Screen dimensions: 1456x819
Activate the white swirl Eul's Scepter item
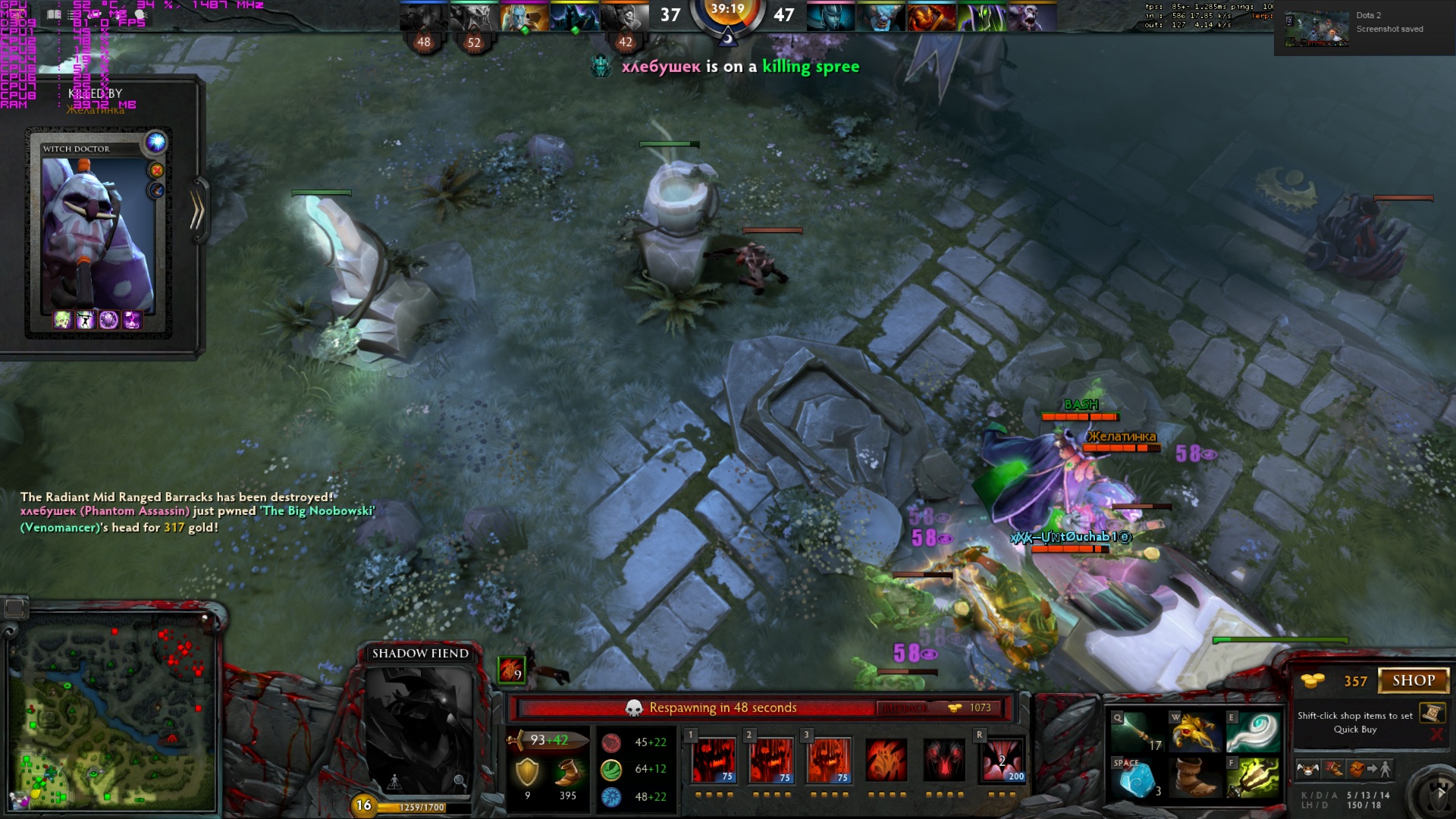tap(1253, 732)
